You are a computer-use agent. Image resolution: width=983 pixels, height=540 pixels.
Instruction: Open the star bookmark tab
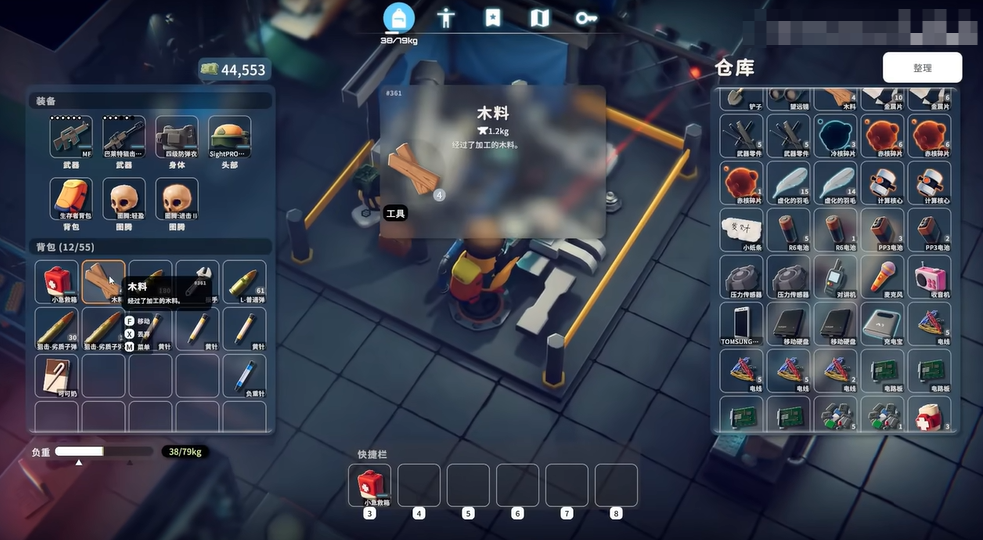tap(493, 18)
